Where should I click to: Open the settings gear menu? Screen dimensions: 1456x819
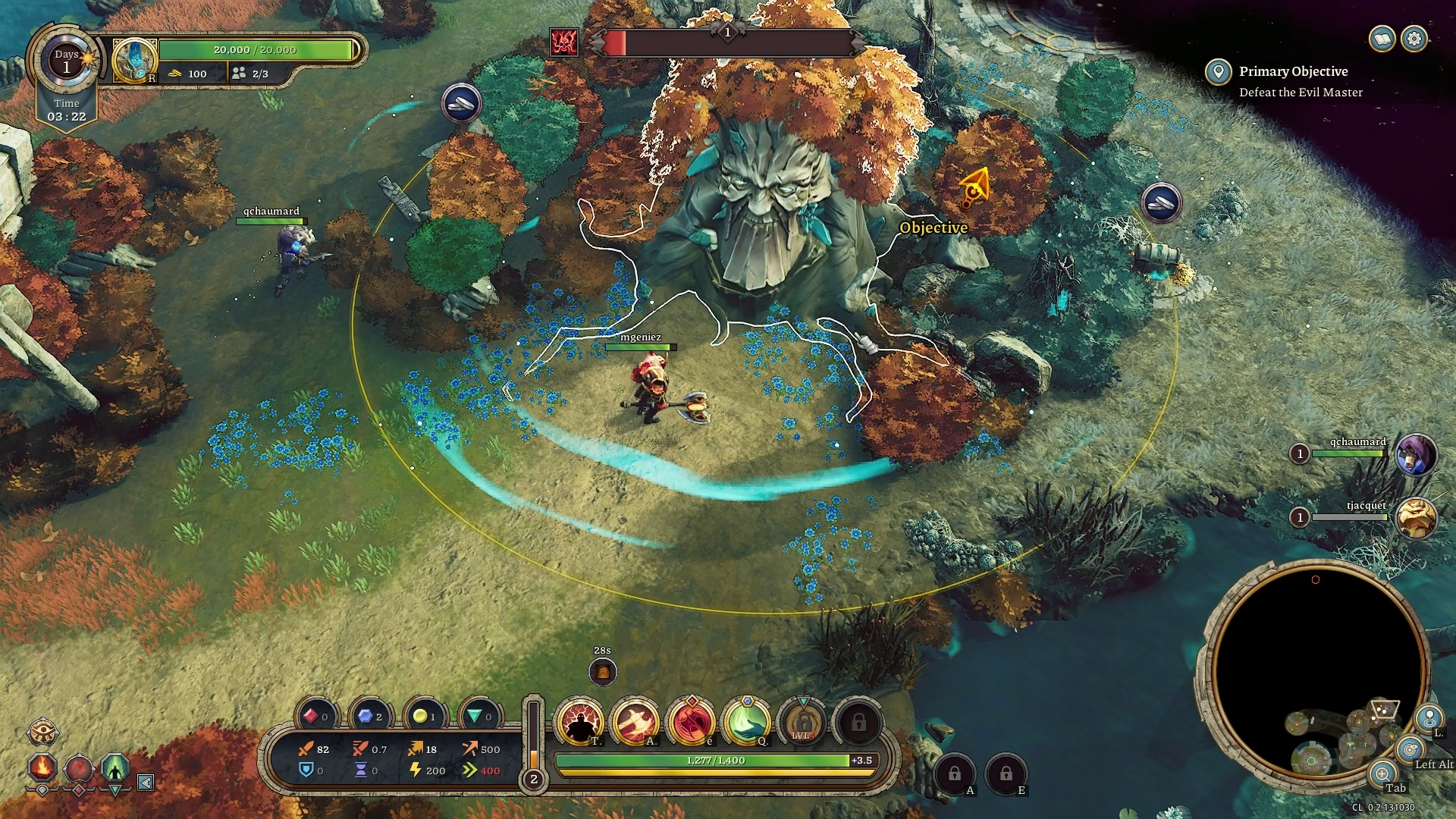pos(1414,39)
